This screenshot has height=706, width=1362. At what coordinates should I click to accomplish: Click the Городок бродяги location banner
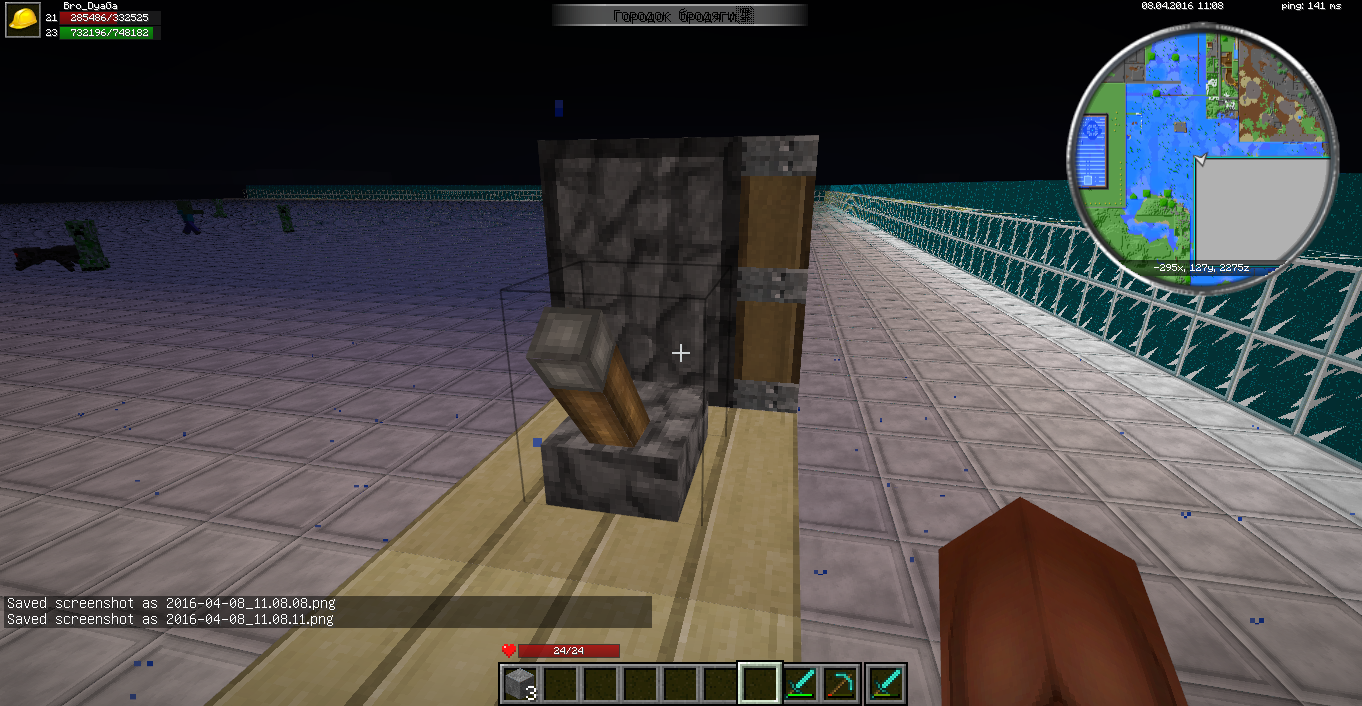click(x=680, y=15)
